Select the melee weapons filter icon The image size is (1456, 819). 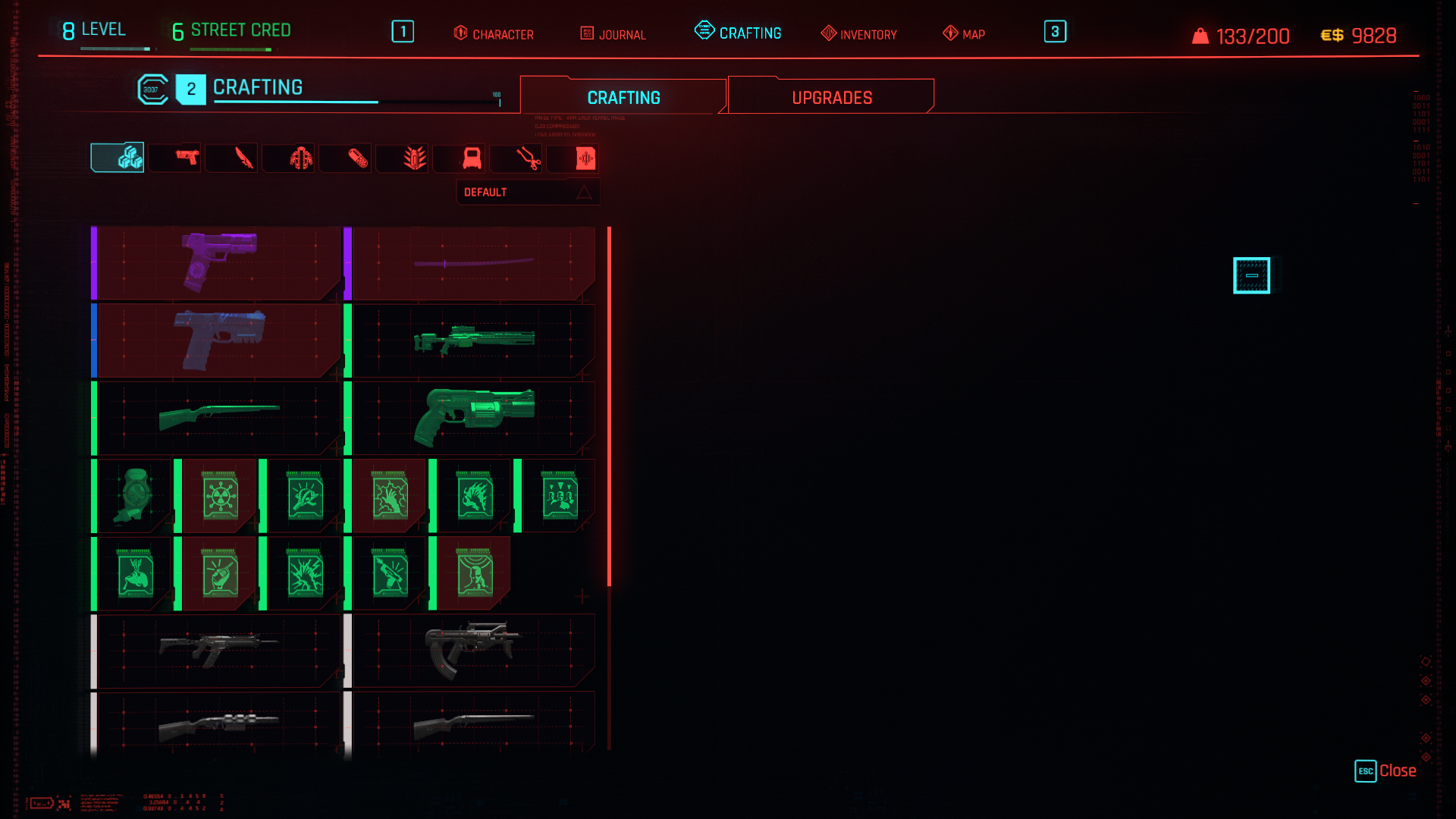pos(231,158)
